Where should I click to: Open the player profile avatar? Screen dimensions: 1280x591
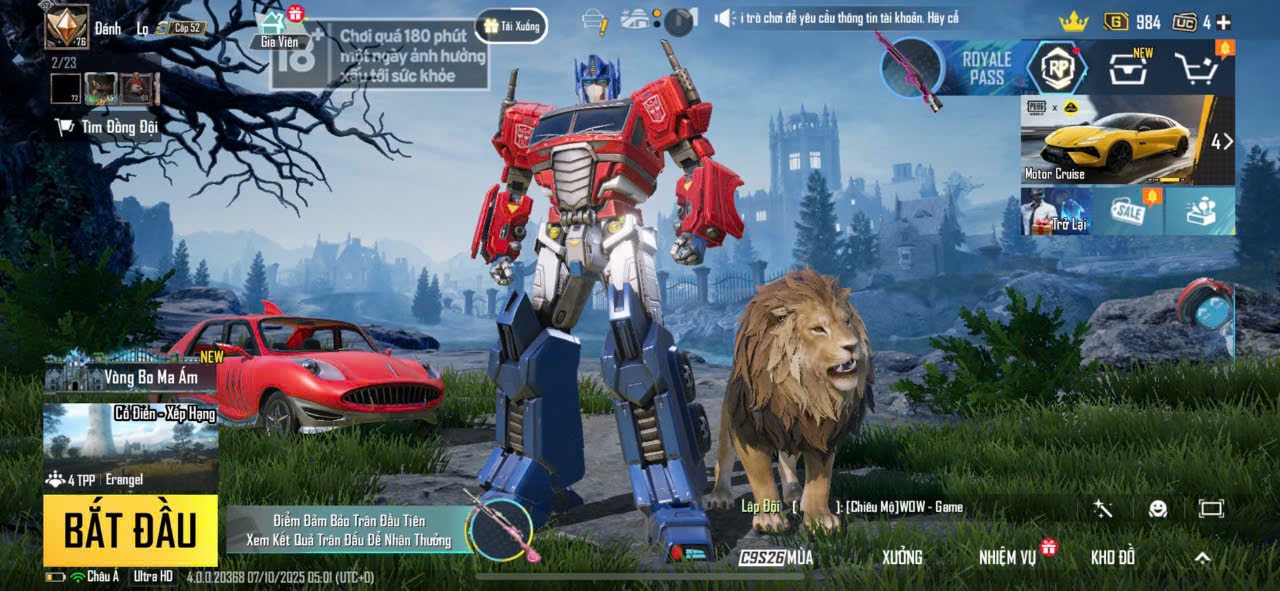tap(67, 27)
